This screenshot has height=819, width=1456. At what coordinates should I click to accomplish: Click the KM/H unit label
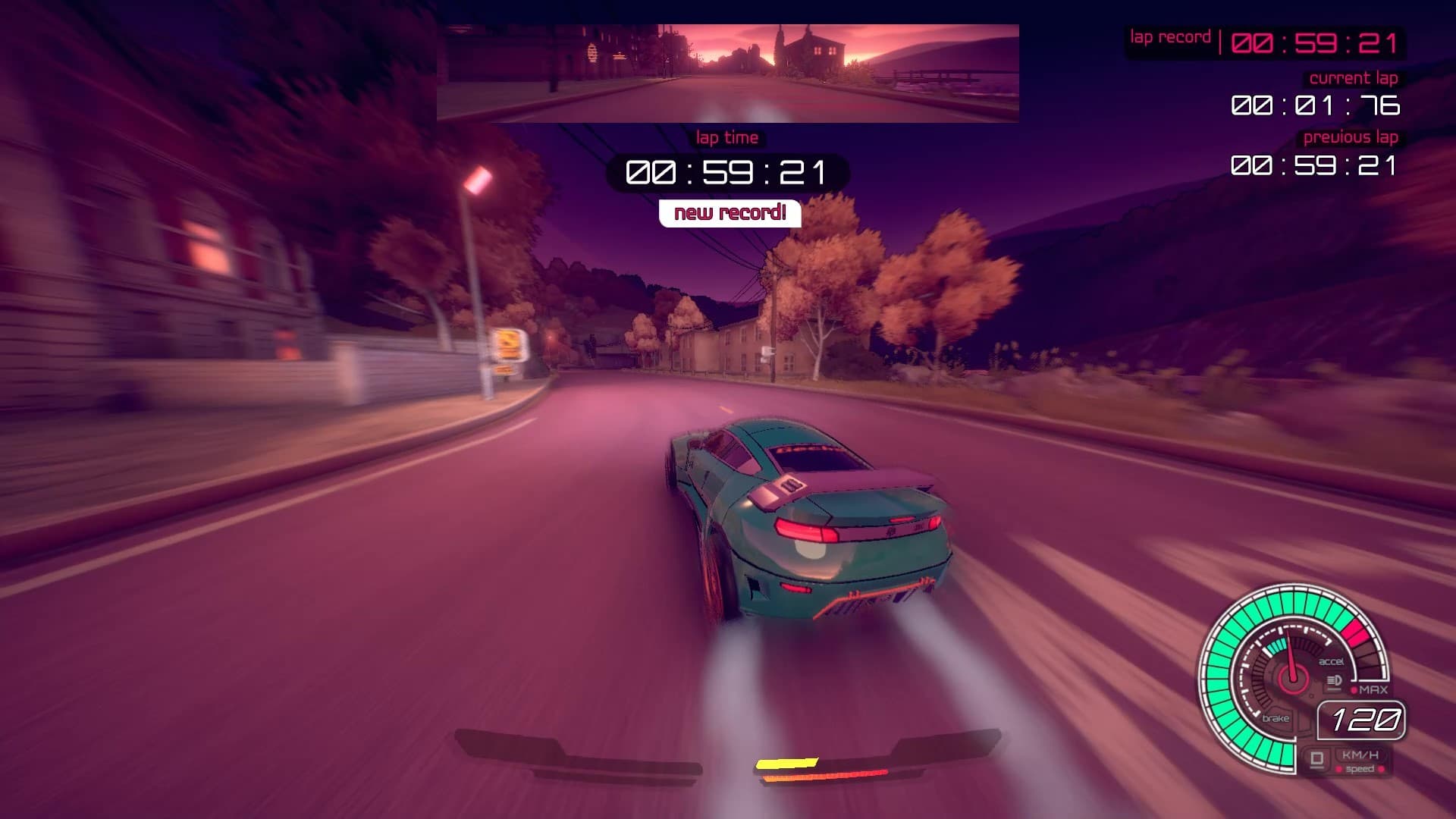click(1361, 756)
